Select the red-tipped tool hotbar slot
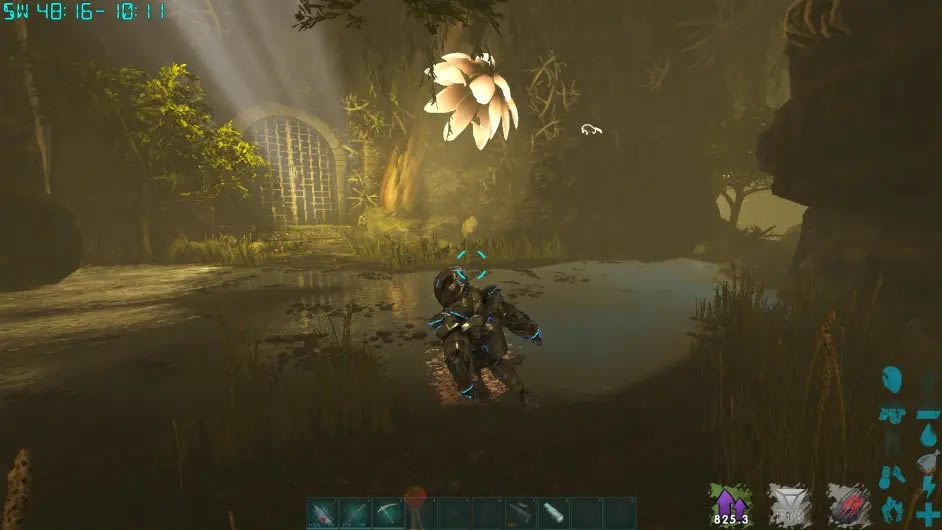The image size is (942, 530). coord(322,513)
